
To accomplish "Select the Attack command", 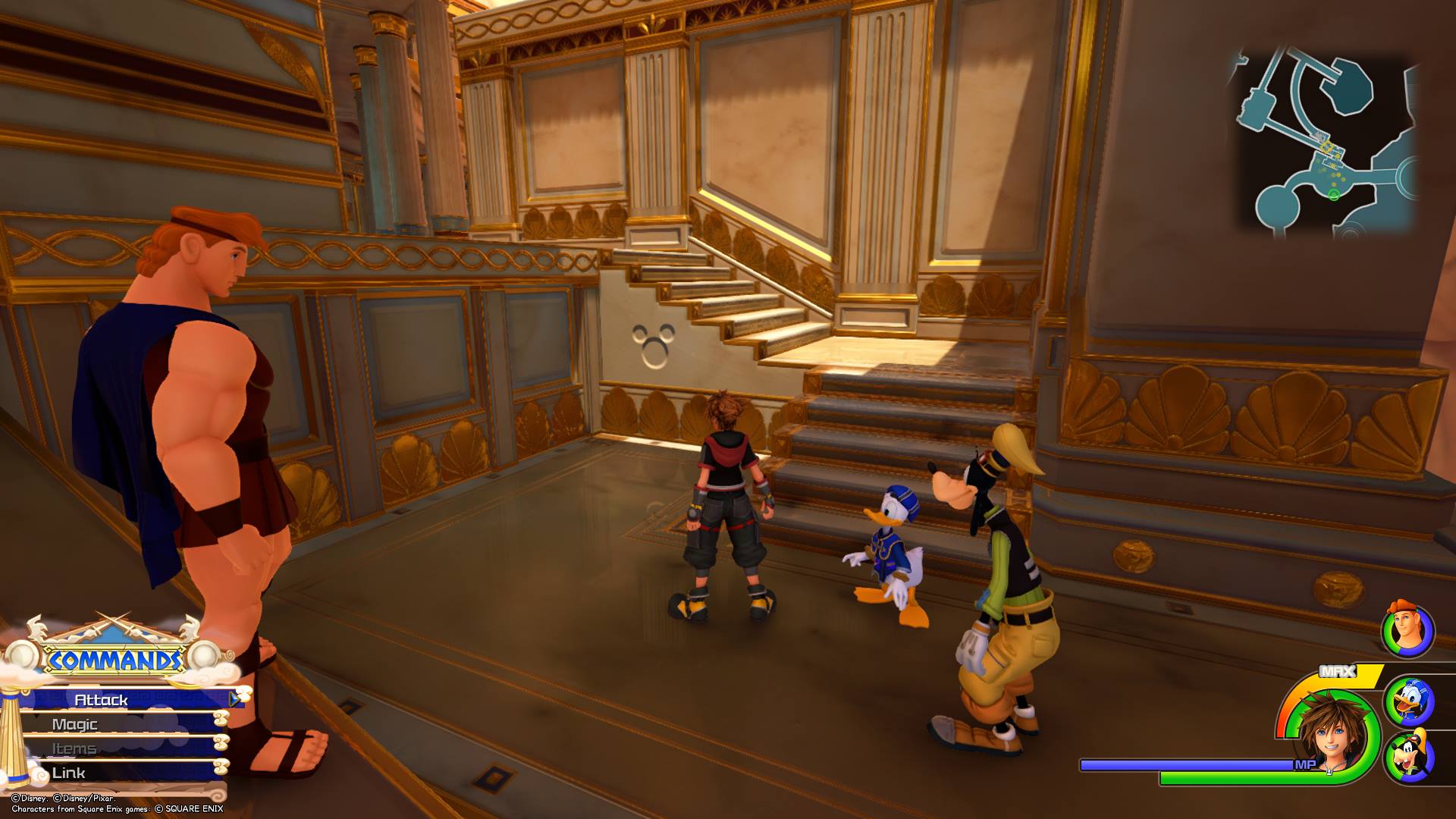I will point(102,700).
